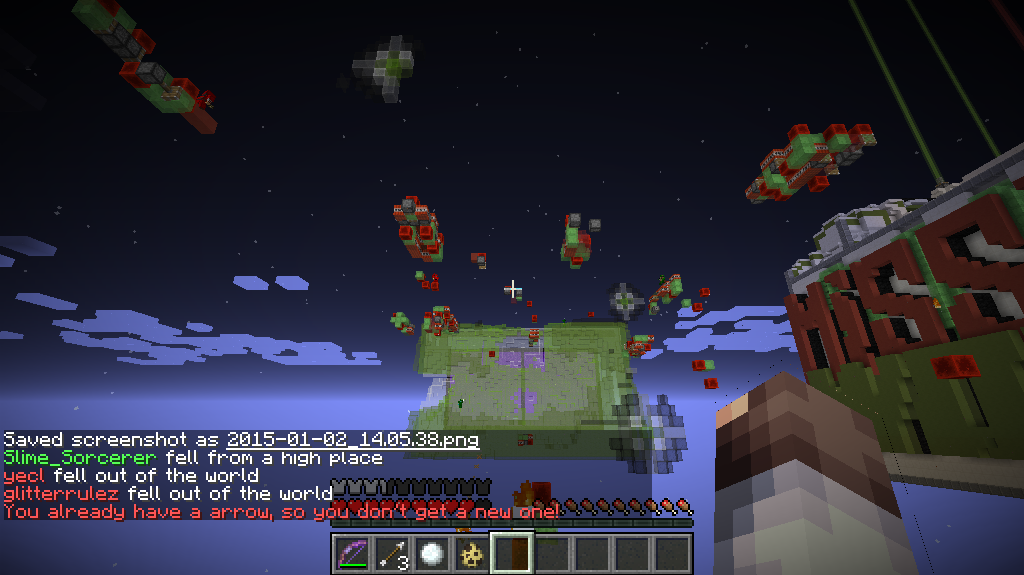Open the saved screenshot filename link in chat
The width and height of the screenshot is (1024, 575).
pos(352,440)
